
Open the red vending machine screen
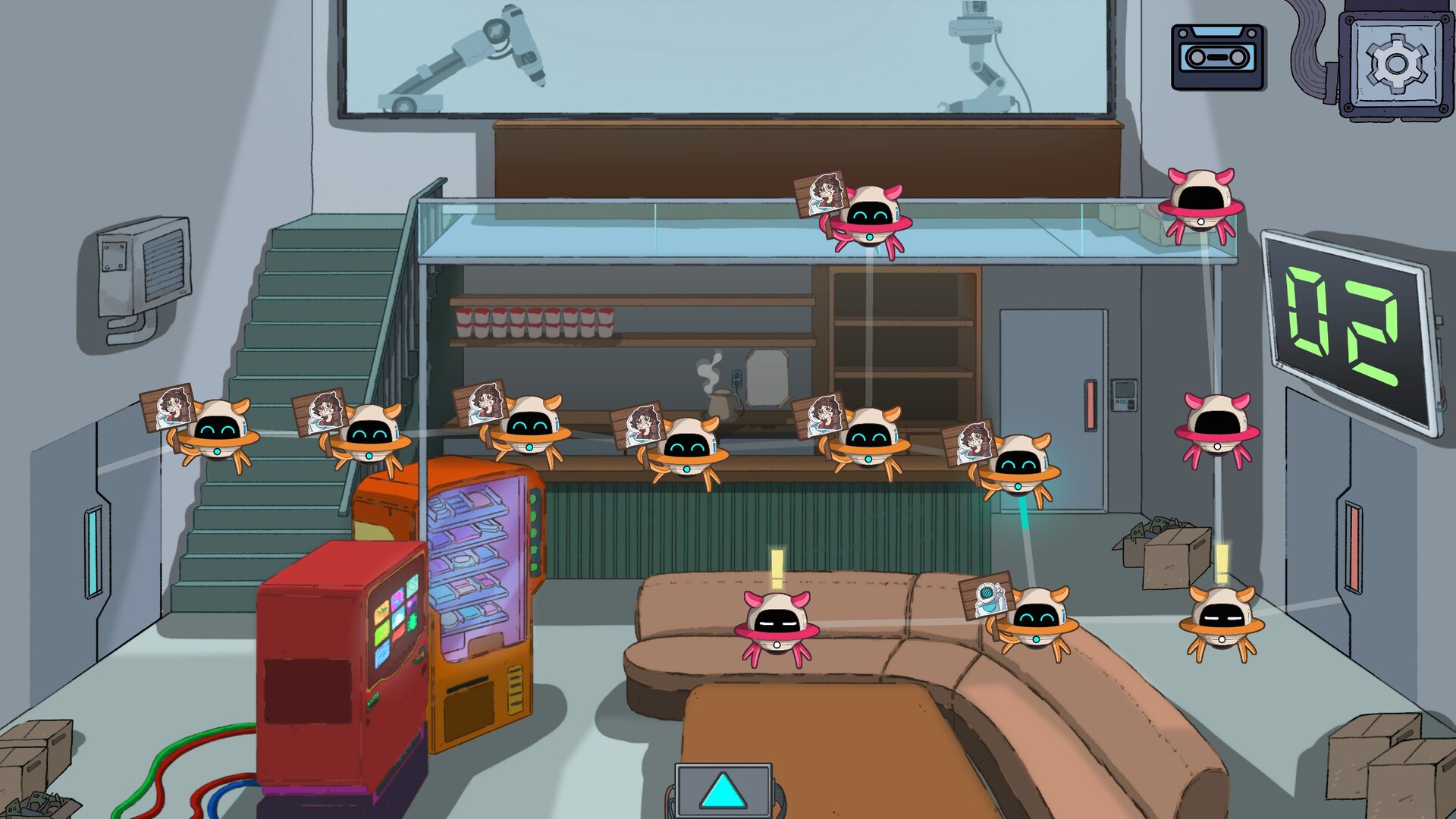click(394, 618)
